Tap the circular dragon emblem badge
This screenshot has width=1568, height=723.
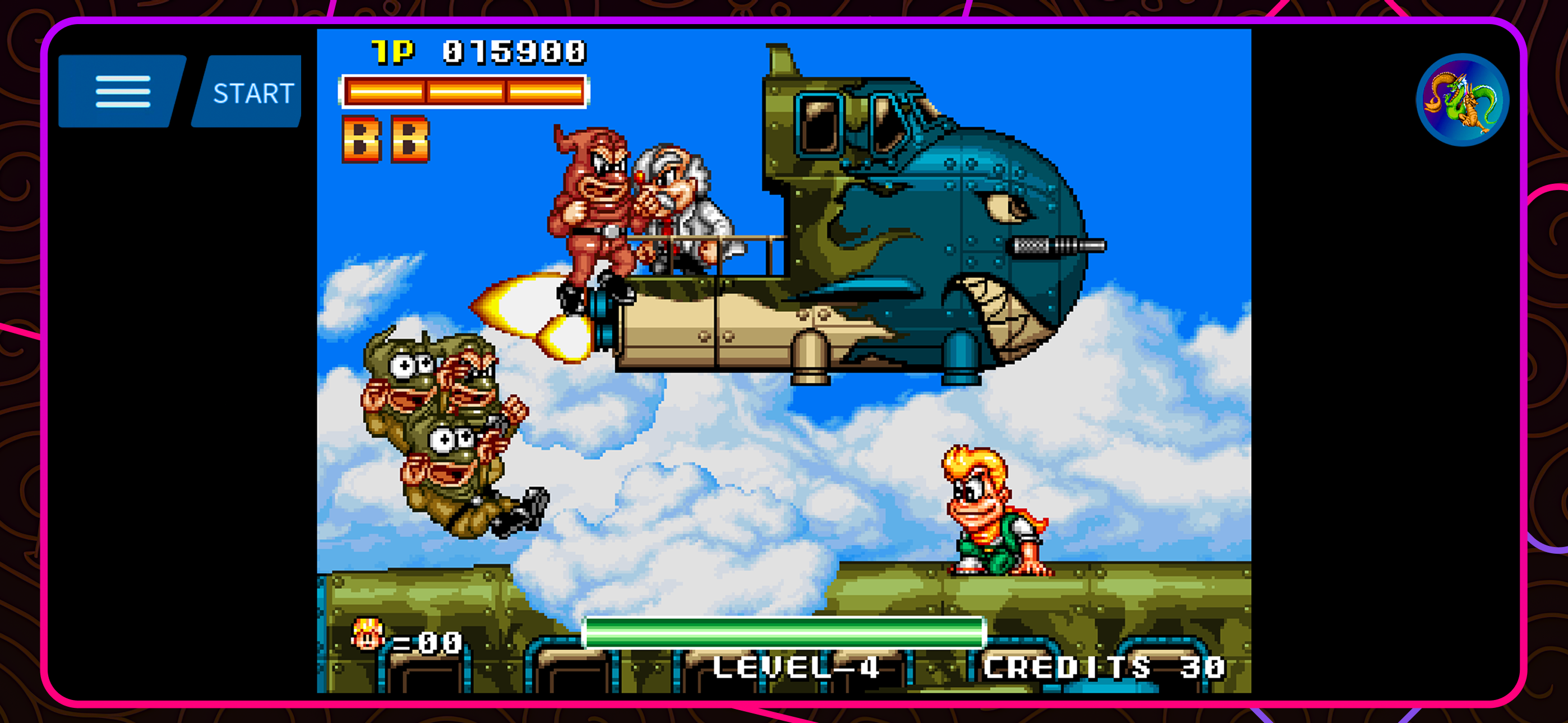click(1463, 101)
